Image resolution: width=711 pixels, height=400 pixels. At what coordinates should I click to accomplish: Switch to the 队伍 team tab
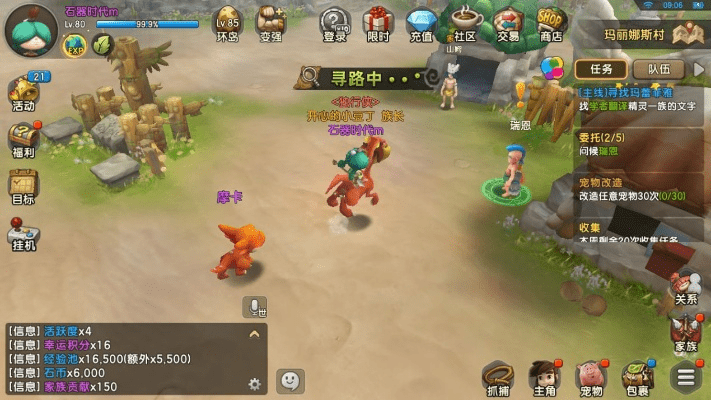coord(658,69)
